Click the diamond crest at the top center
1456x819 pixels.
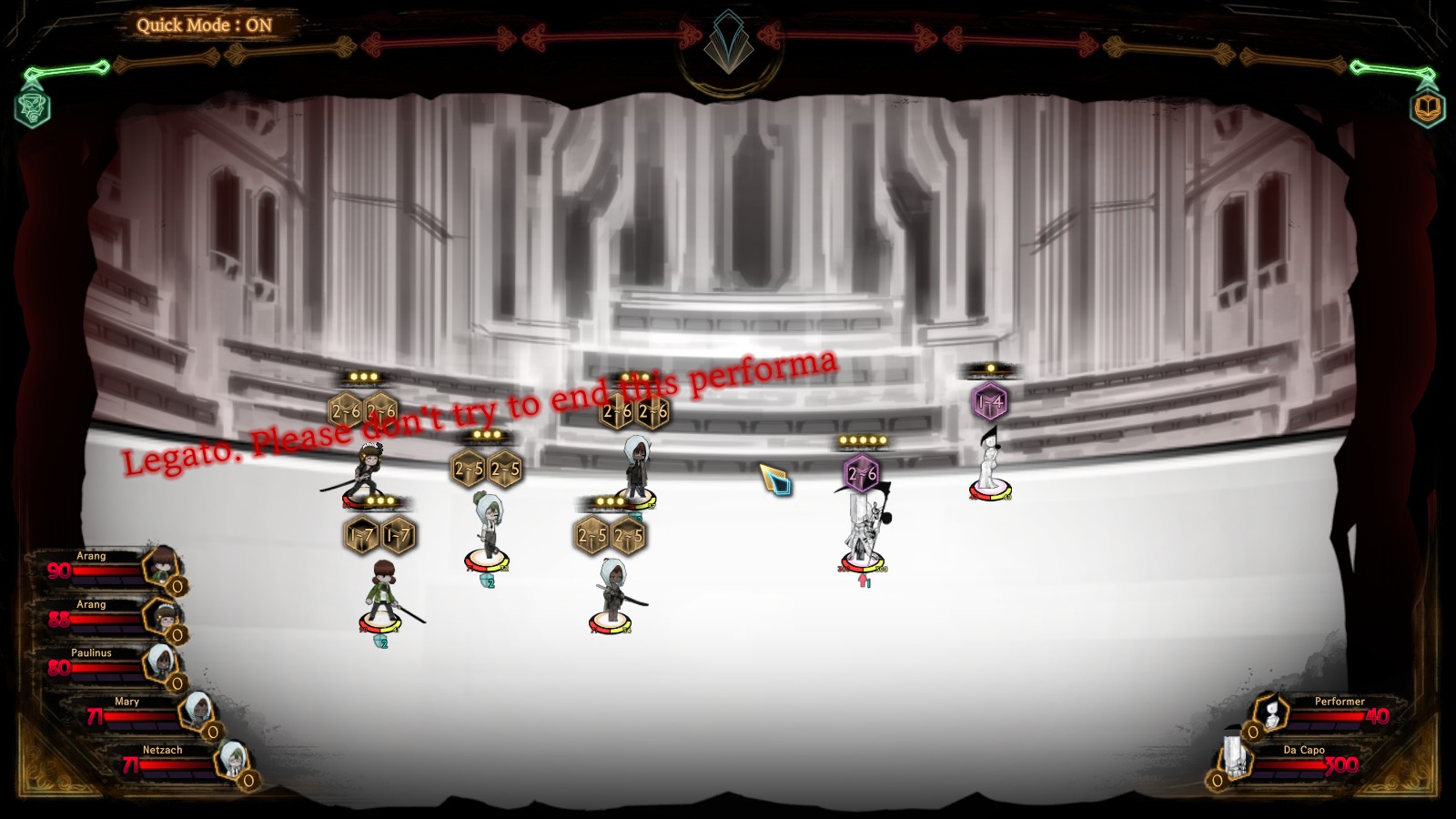(x=728, y=41)
